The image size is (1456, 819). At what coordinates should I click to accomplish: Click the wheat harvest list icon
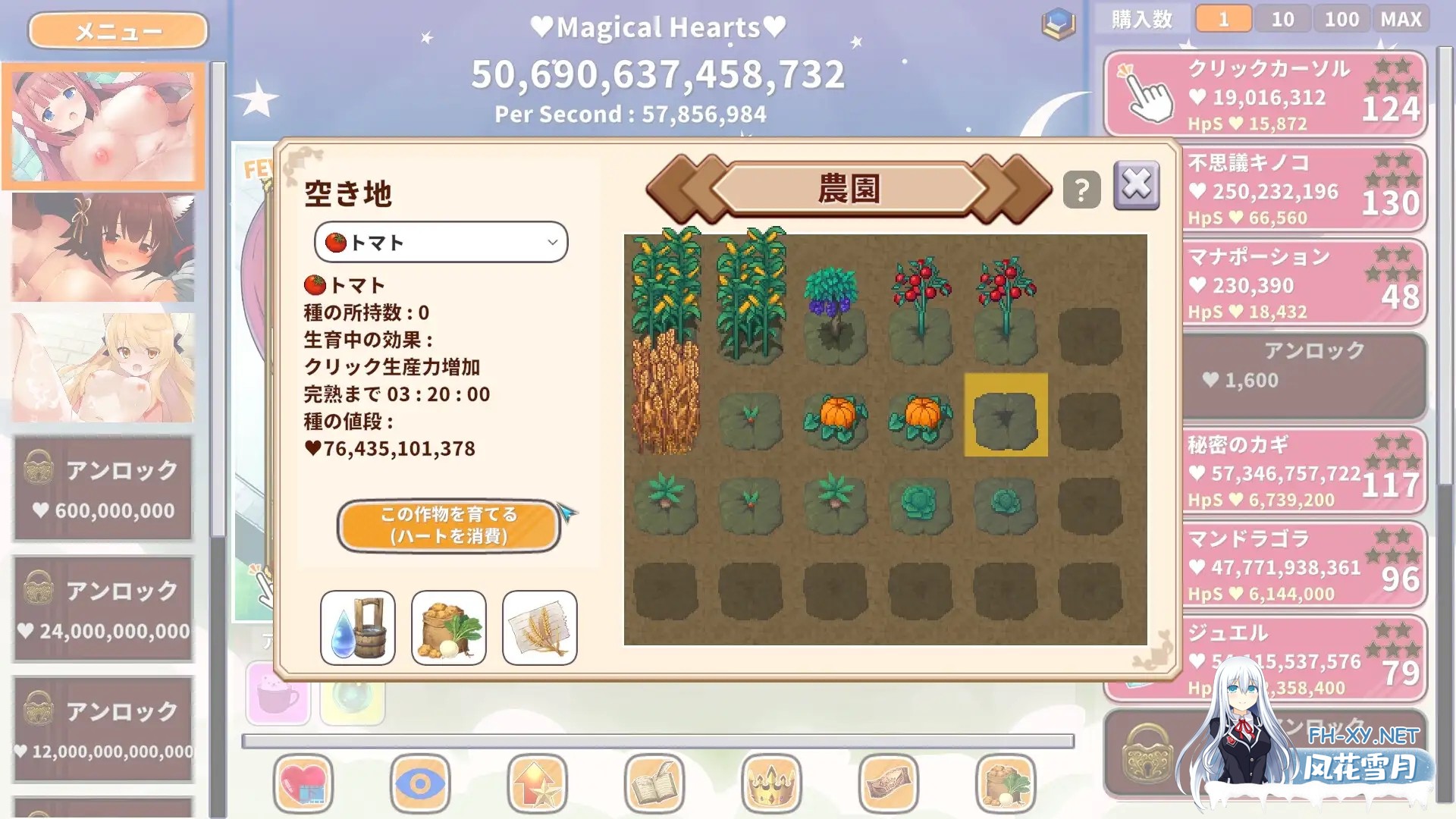tap(539, 626)
